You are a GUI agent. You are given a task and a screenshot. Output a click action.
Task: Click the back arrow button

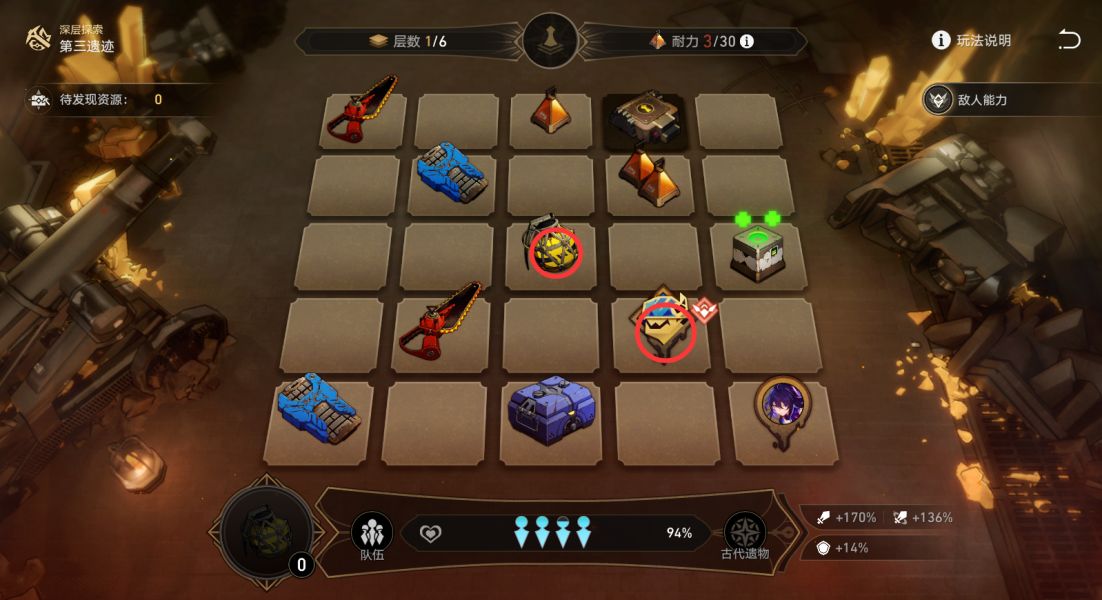coord(1069,40)
